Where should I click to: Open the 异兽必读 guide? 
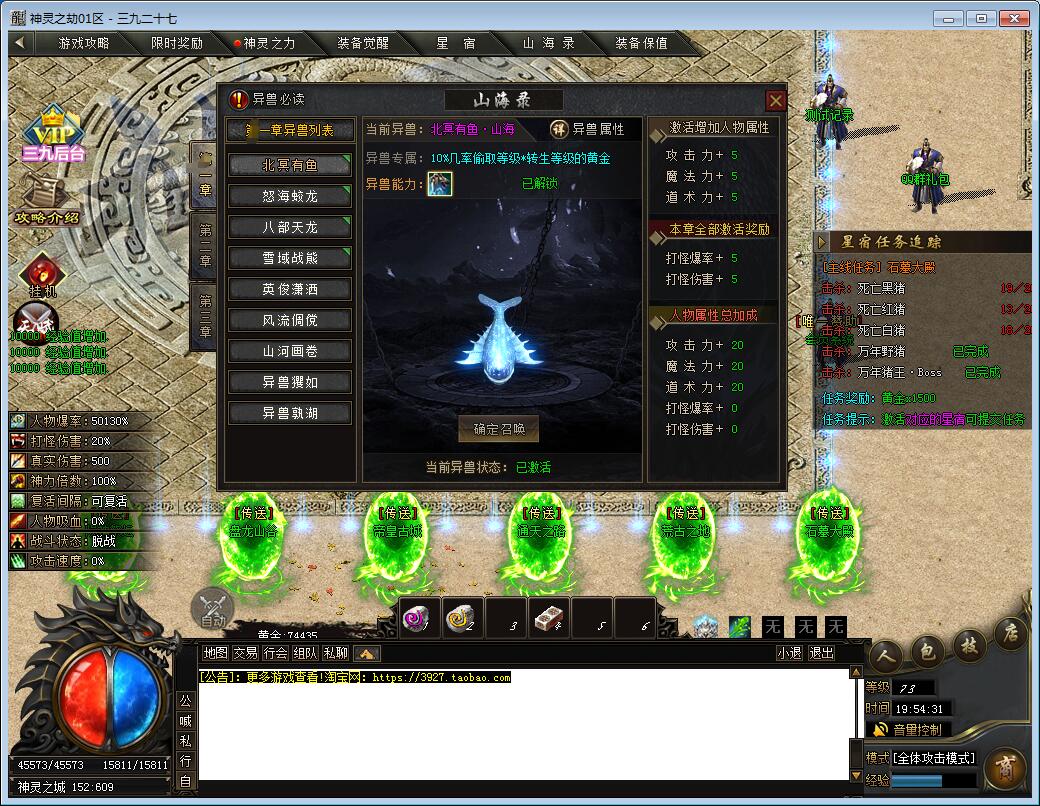pyautogui.click(x=267, y=100)
